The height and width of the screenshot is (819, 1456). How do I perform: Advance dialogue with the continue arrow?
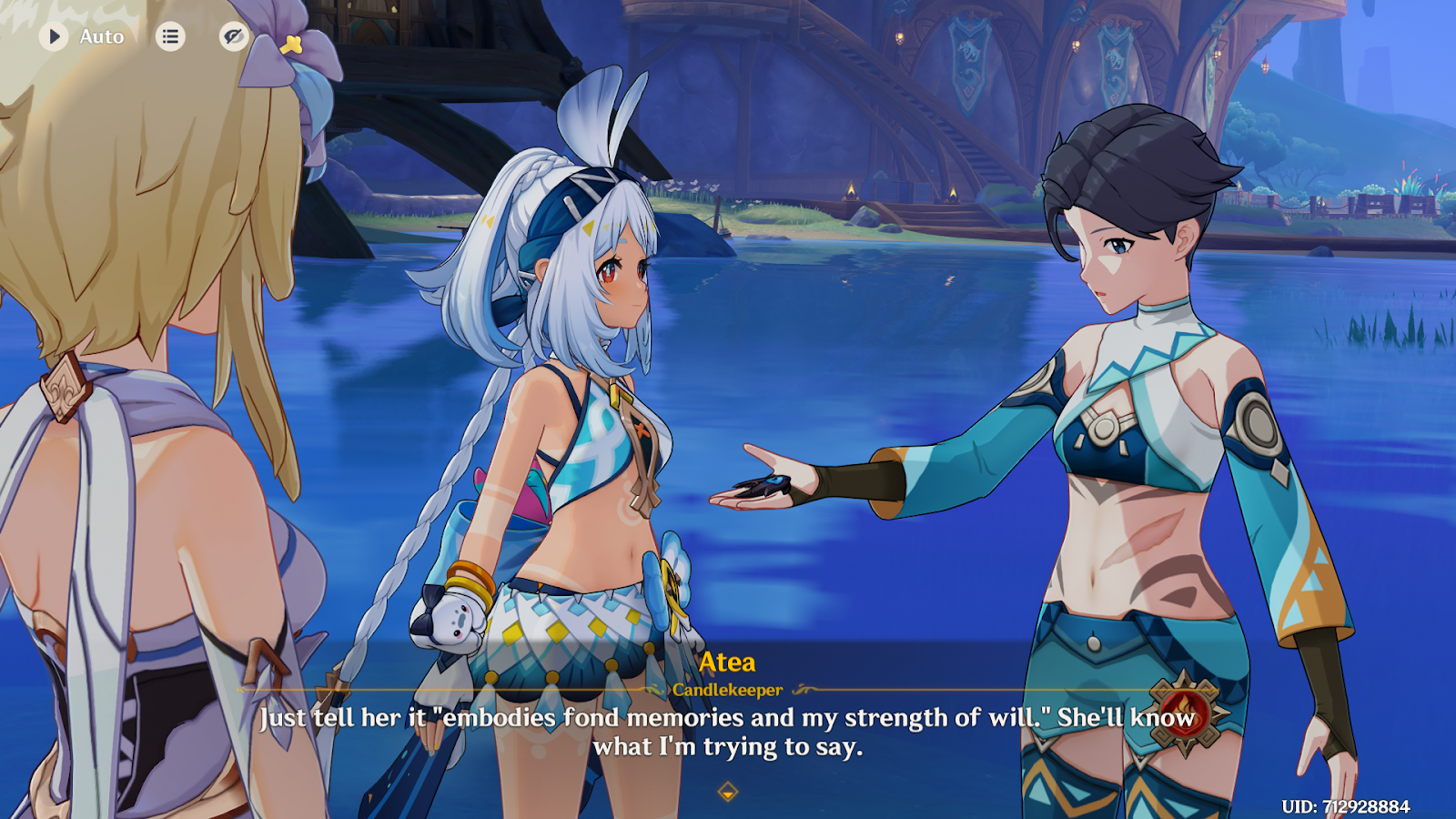click(x=727, y=792)
